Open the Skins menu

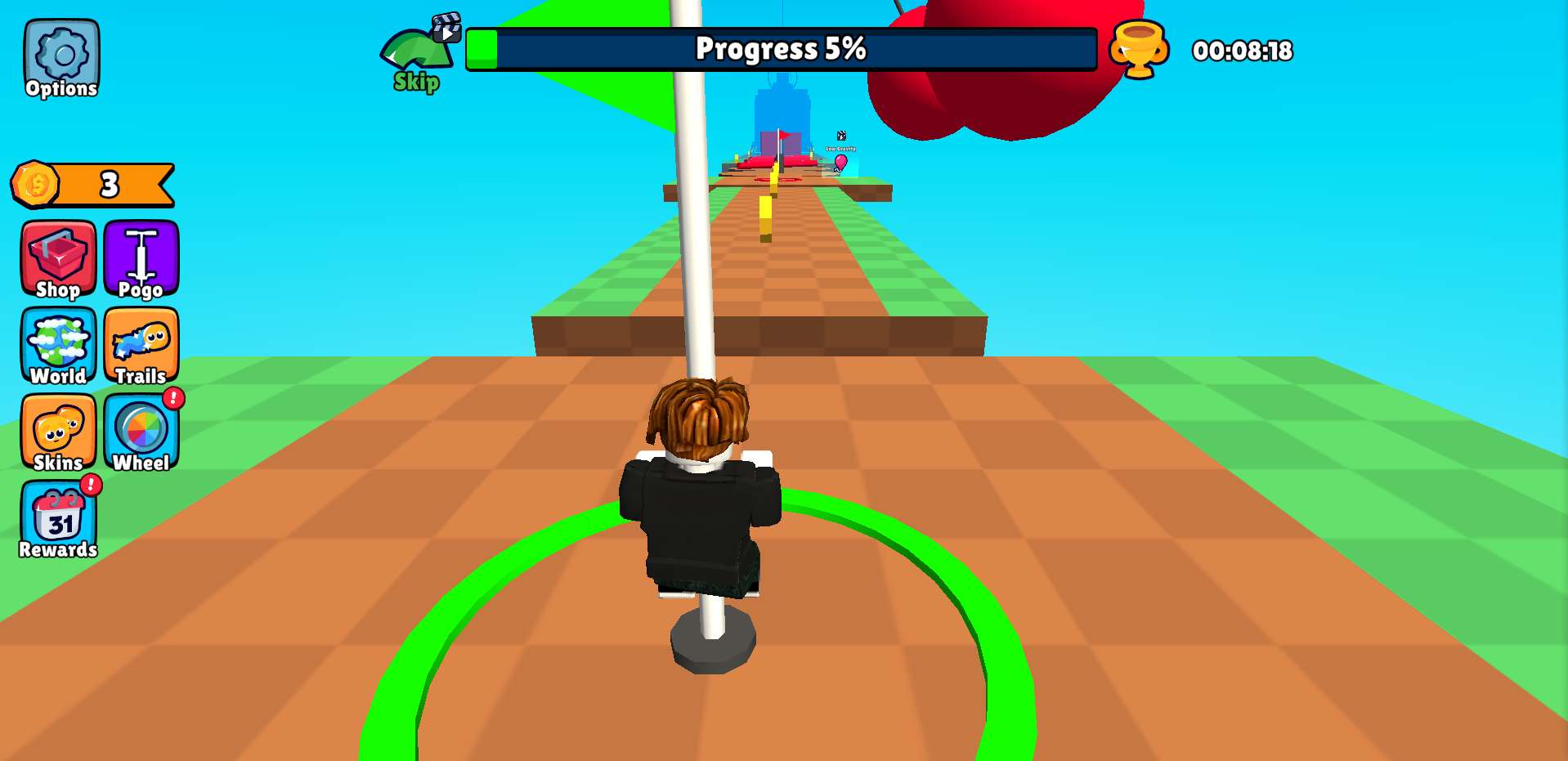pyautogui.click(x=58, y=432)
